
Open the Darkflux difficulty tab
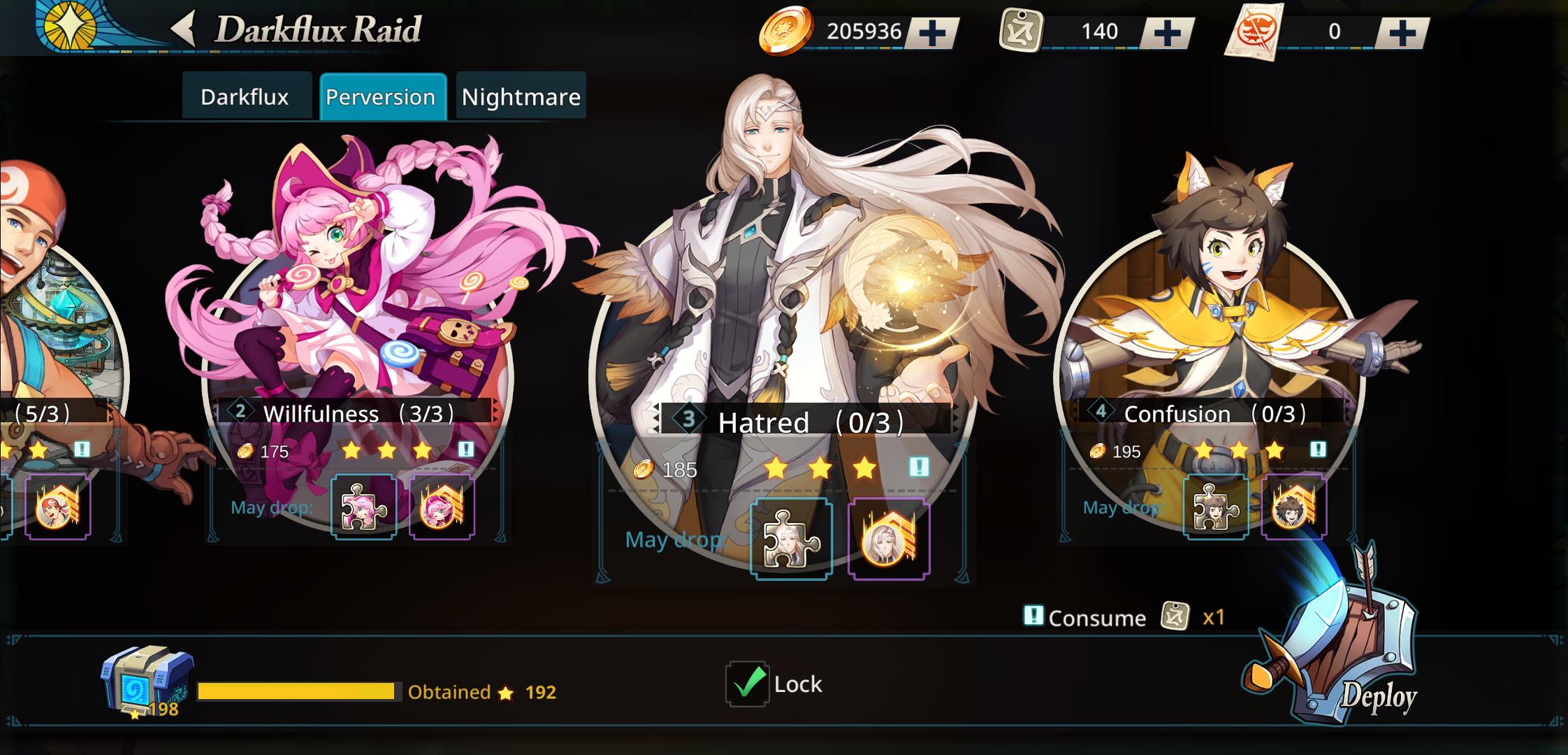[x=245, y=96]
